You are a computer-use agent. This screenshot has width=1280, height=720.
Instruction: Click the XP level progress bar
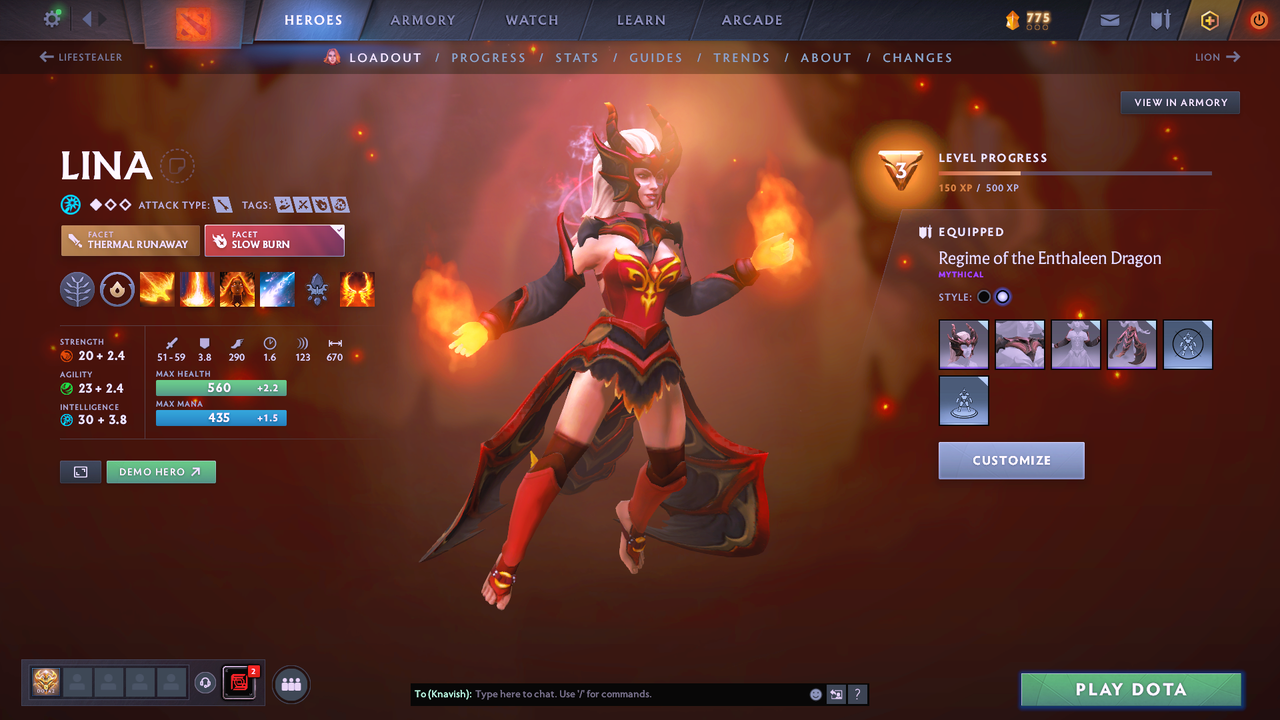click(1076, 172)
